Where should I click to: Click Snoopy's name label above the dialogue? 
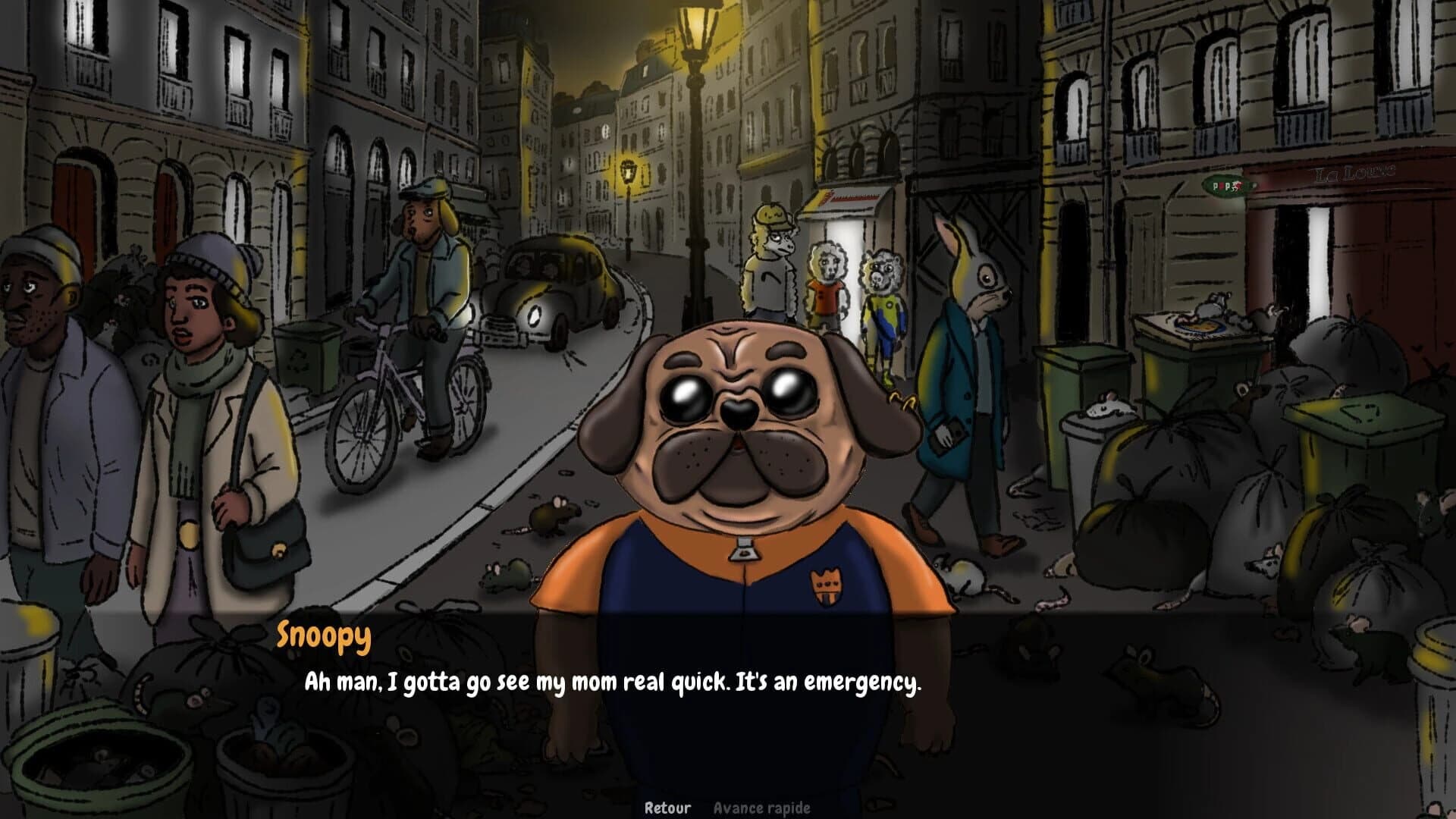pos(322,638)
